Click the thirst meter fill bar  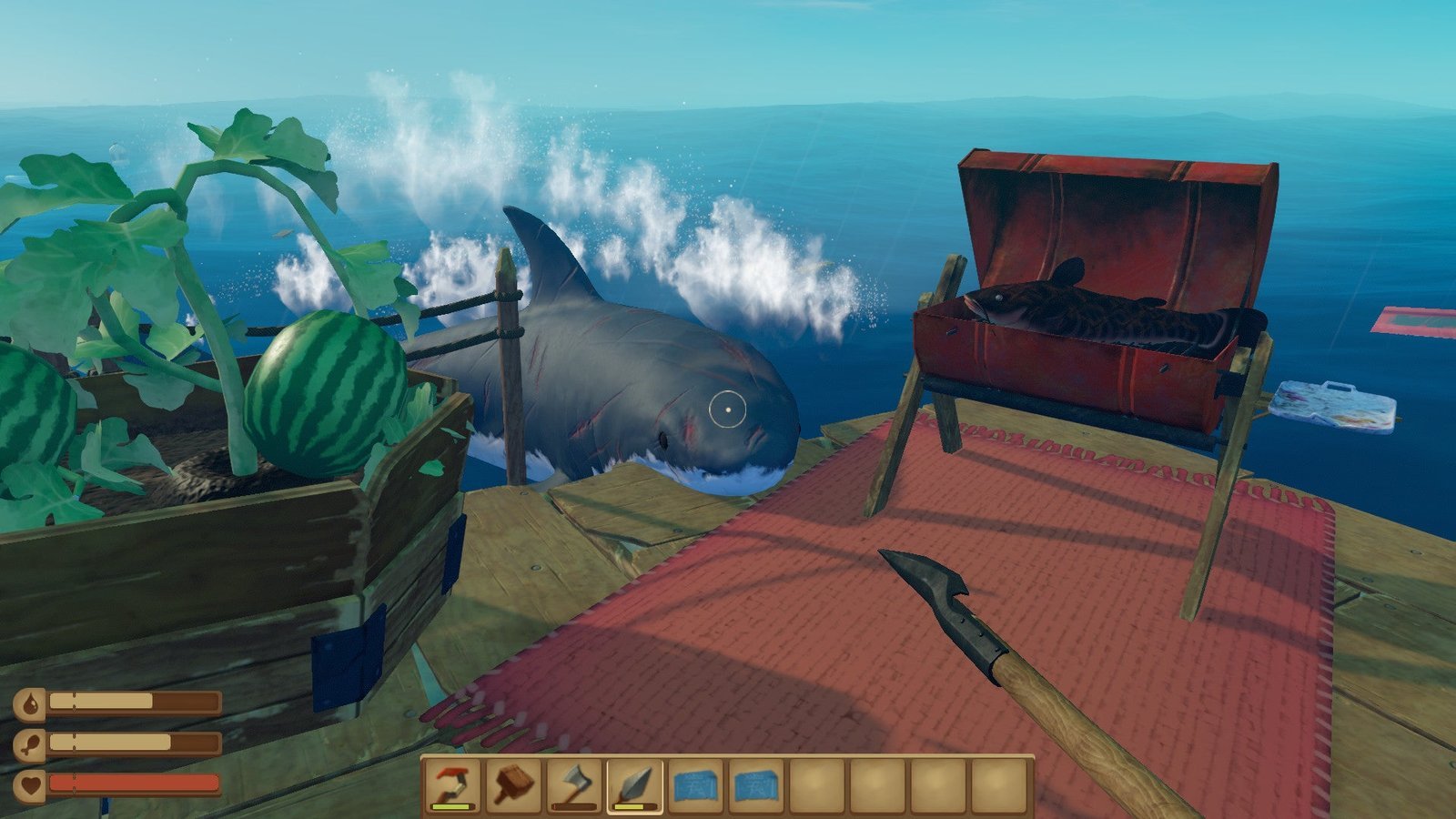pos(100,700)
